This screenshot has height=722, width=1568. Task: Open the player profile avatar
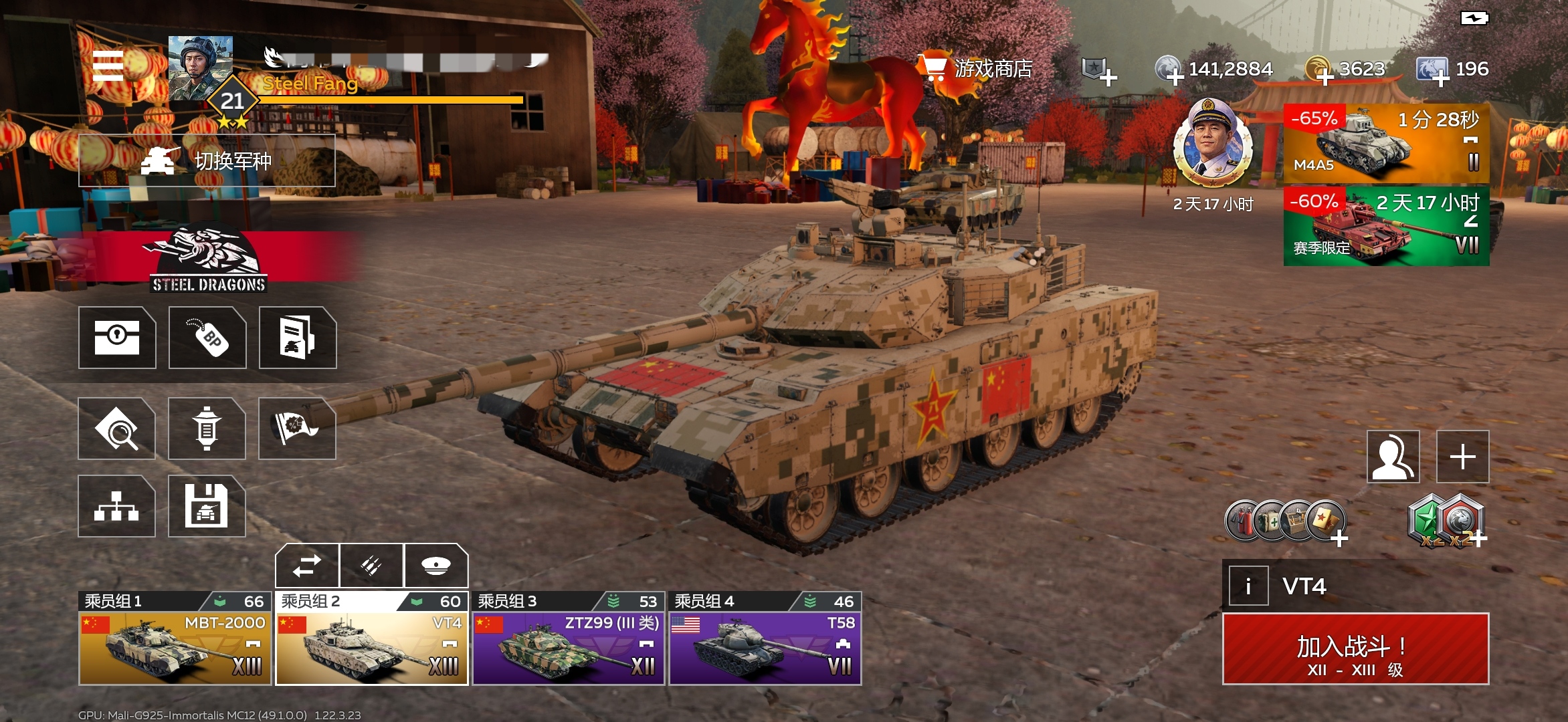pyautogui.click(x=201, y=68)
